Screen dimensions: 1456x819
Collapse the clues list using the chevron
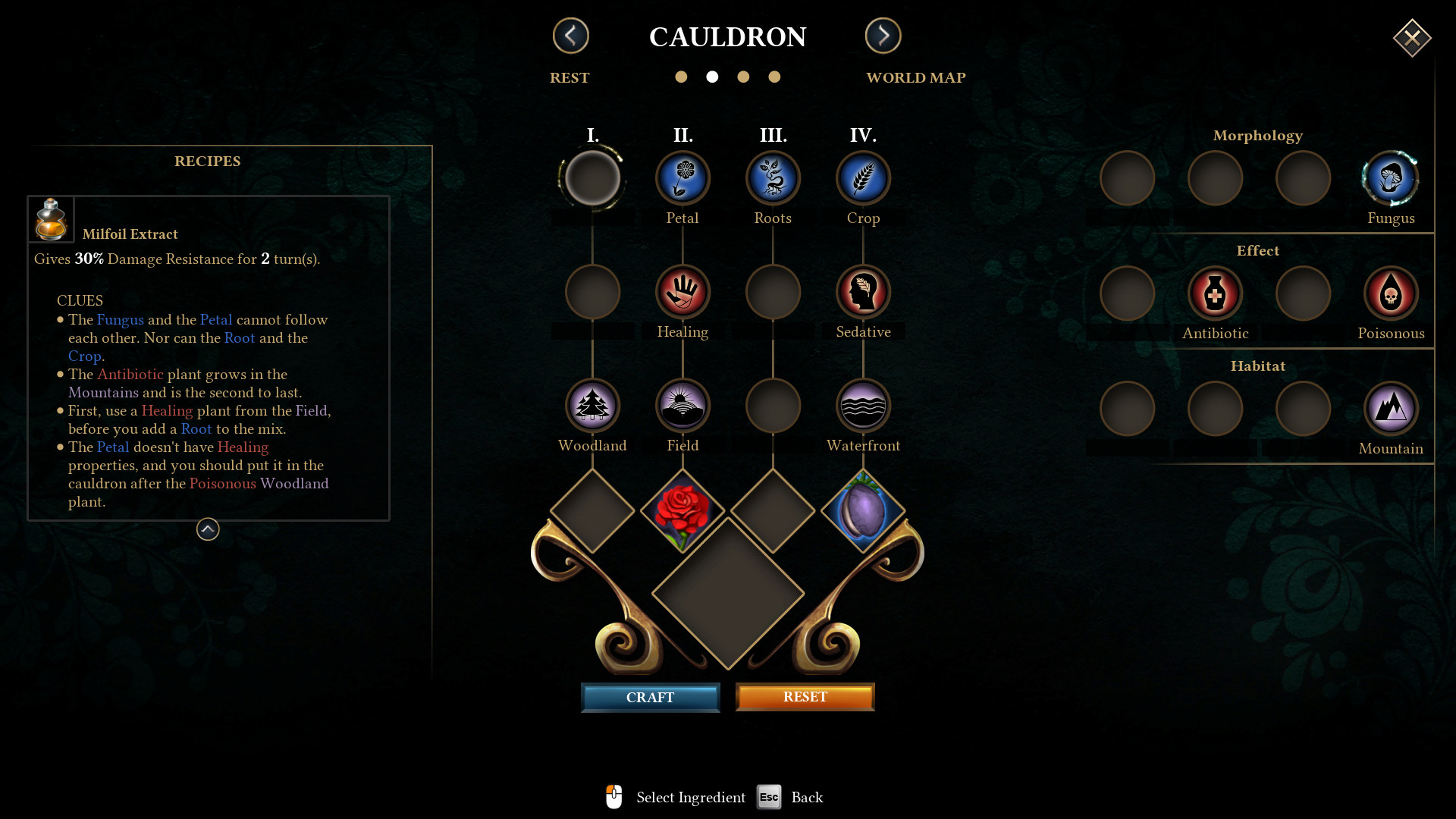pyautogui.click(x=207, y=529)
